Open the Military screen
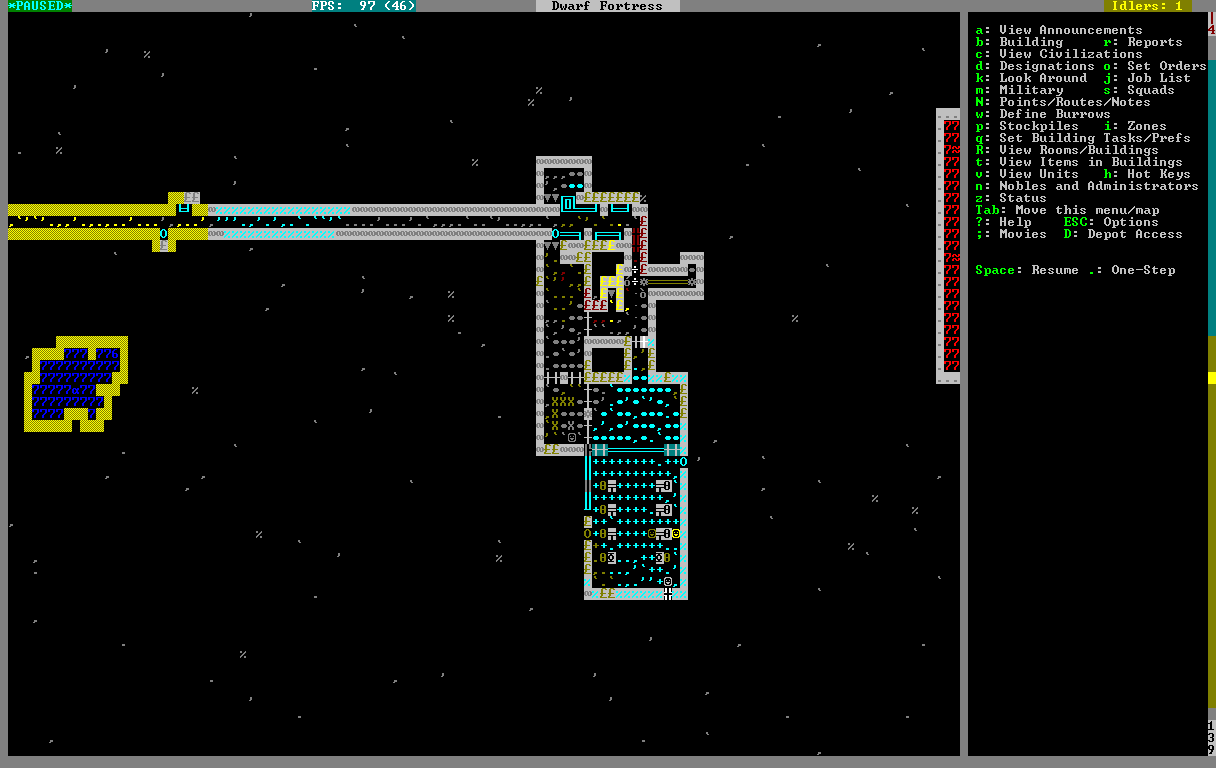The width and height of the screenshot is (1216, 768). pos(1030,90)
